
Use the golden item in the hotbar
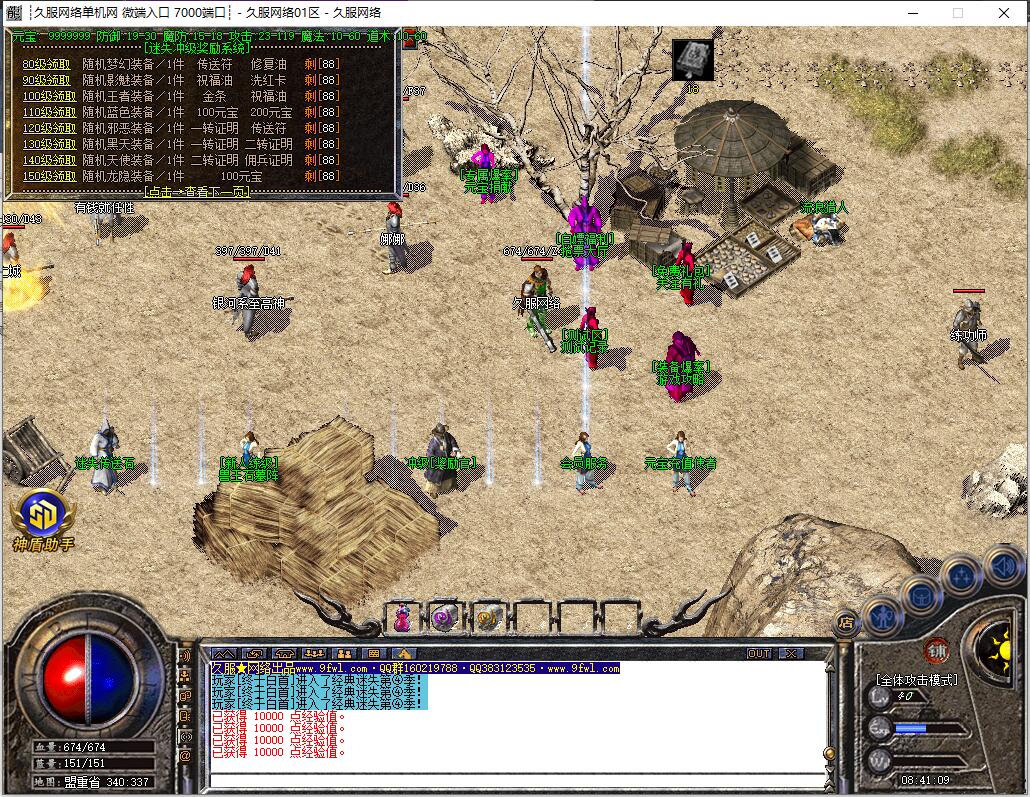(x=487, y=618)
